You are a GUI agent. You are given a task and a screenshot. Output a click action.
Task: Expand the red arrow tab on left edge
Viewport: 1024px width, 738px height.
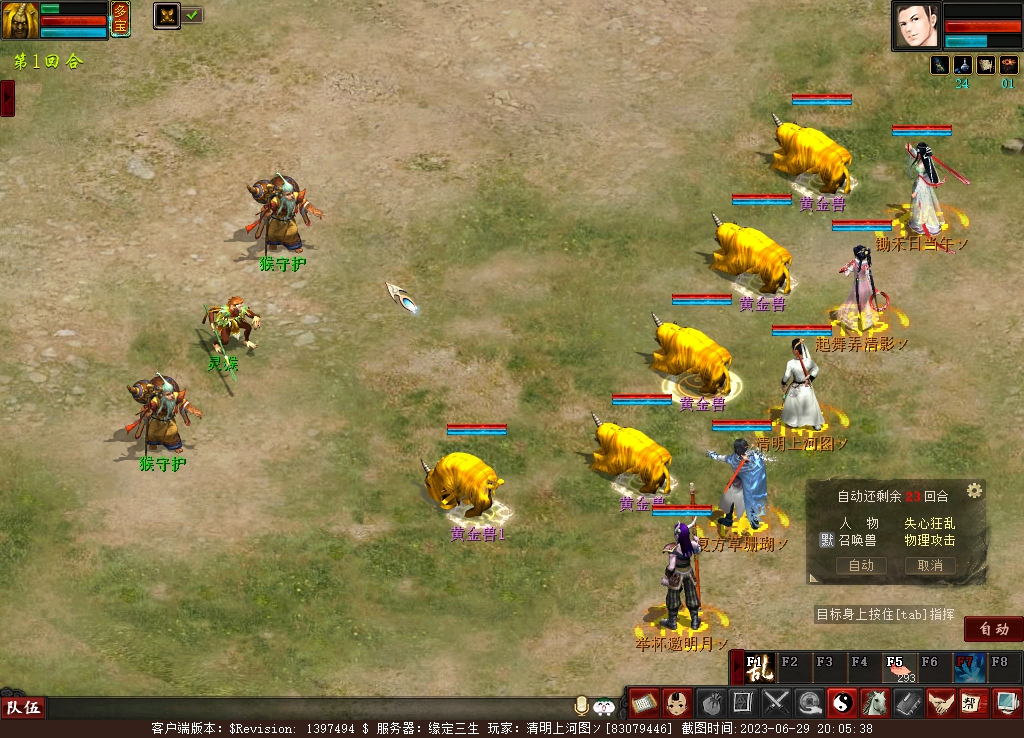7,98
